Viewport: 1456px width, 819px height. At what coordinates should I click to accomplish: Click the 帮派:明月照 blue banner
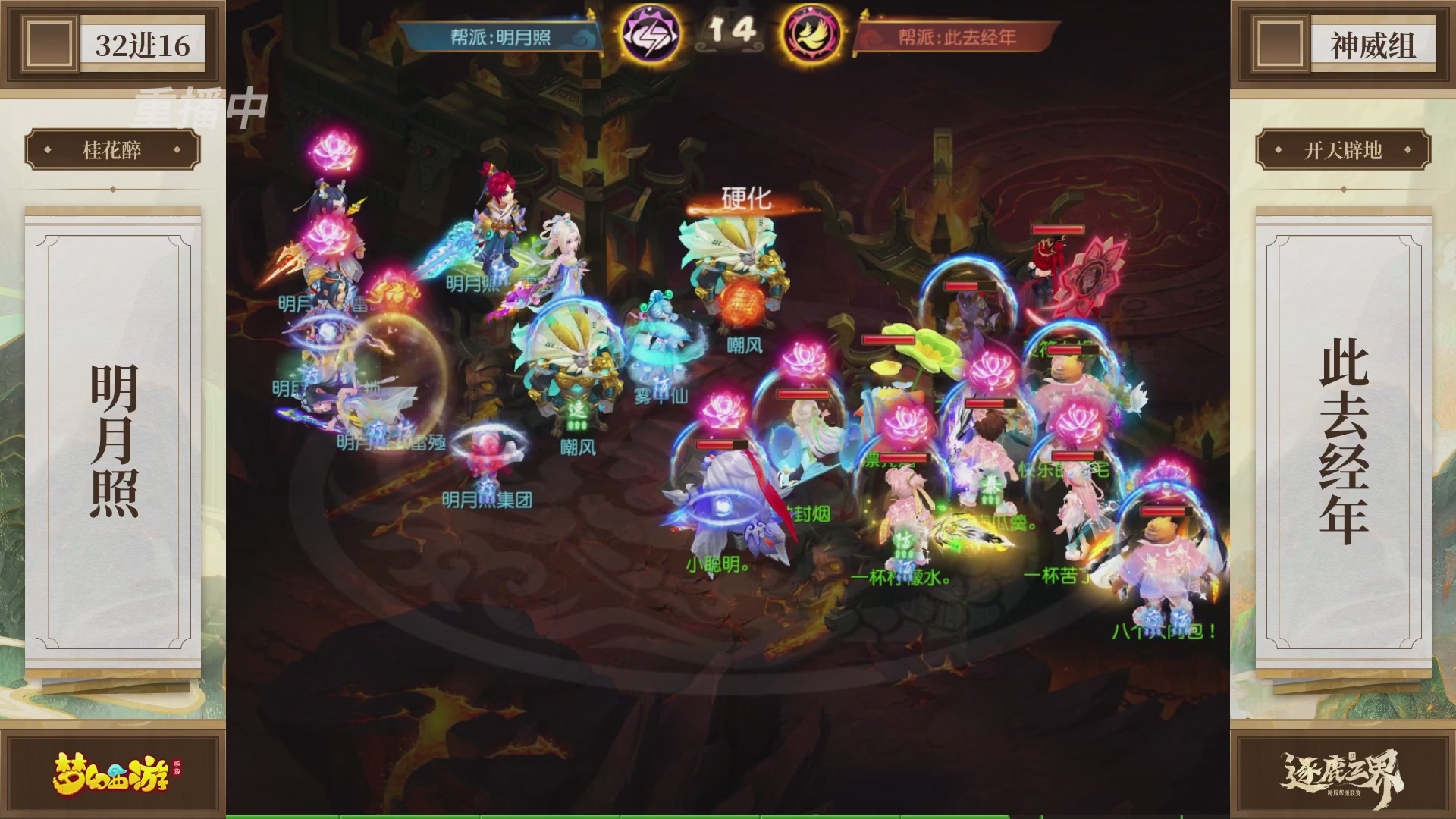tap(500, 35)
